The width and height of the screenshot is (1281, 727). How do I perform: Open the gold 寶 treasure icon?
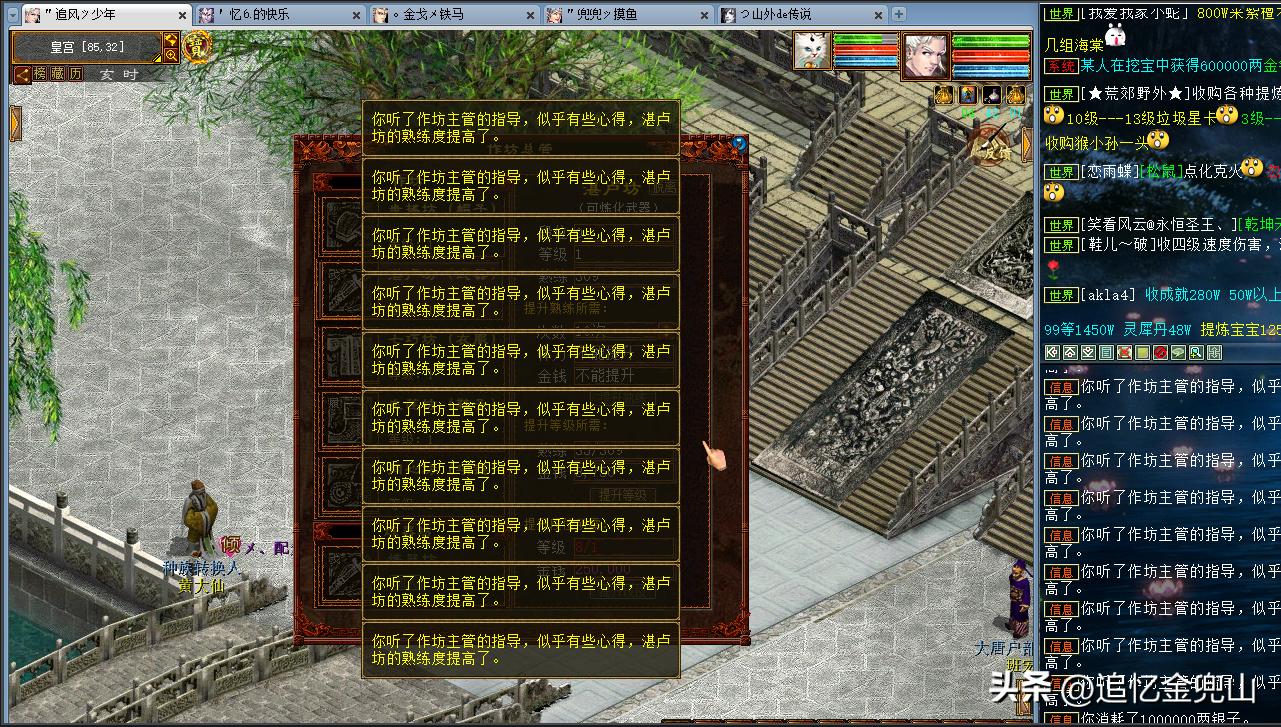click(x=196, y=47)
